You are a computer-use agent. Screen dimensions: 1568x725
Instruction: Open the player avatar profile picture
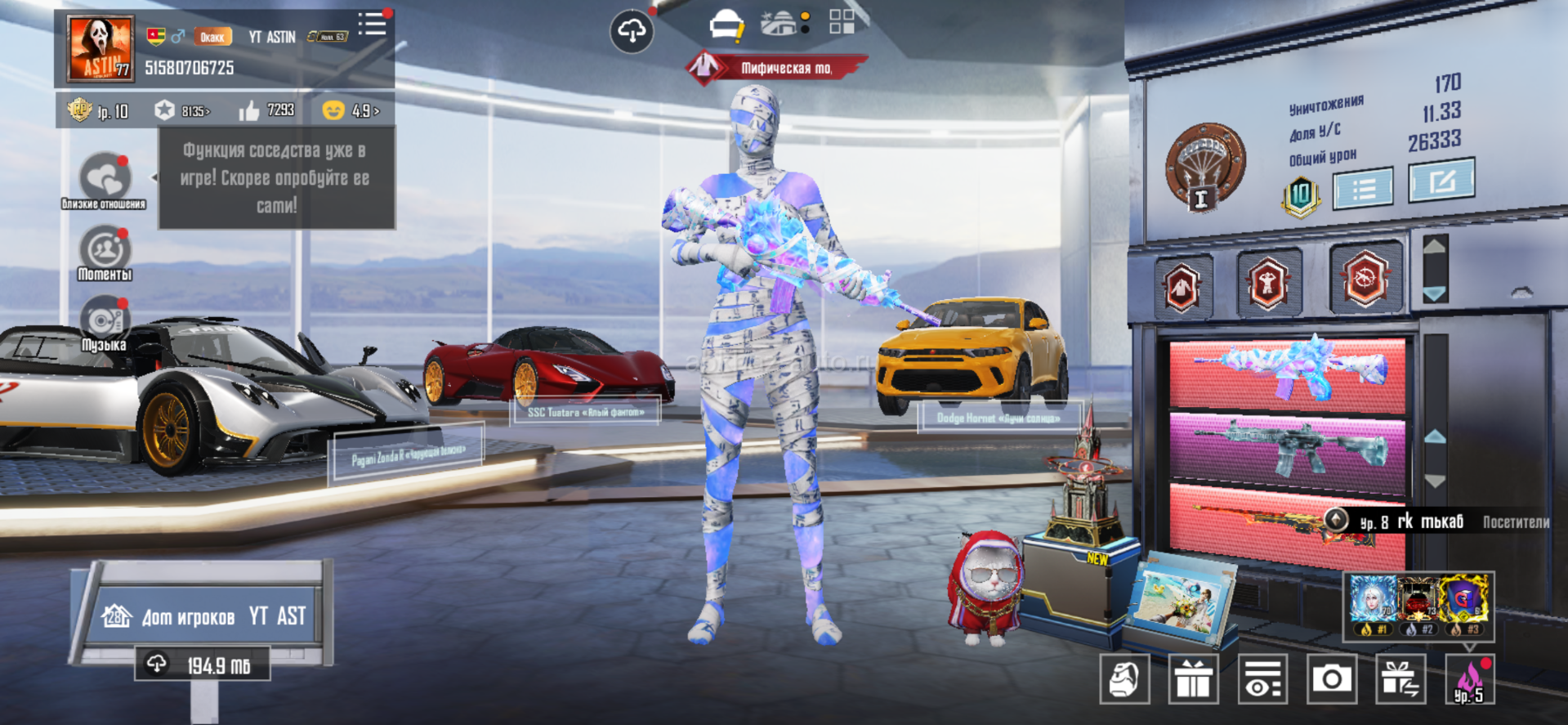click(x=100, y=49)
